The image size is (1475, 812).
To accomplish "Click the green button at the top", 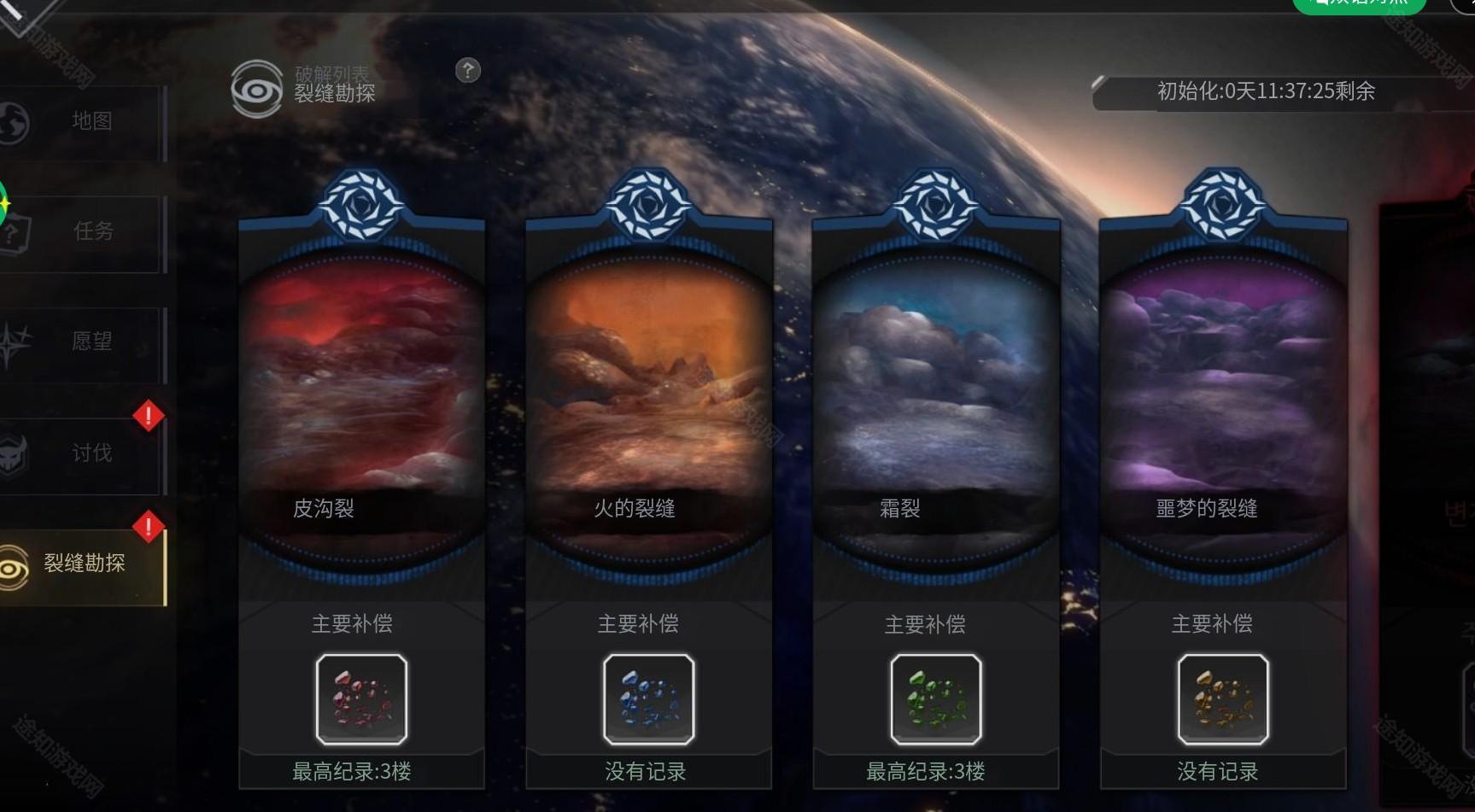I will pos(1359,5).
